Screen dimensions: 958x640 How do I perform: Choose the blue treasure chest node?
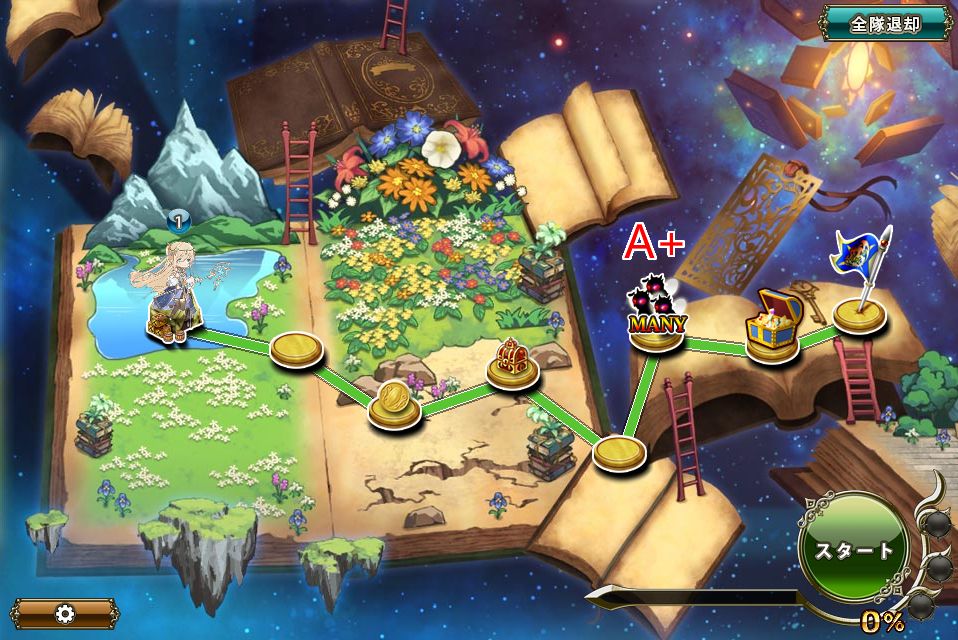[x=772, y=326]
